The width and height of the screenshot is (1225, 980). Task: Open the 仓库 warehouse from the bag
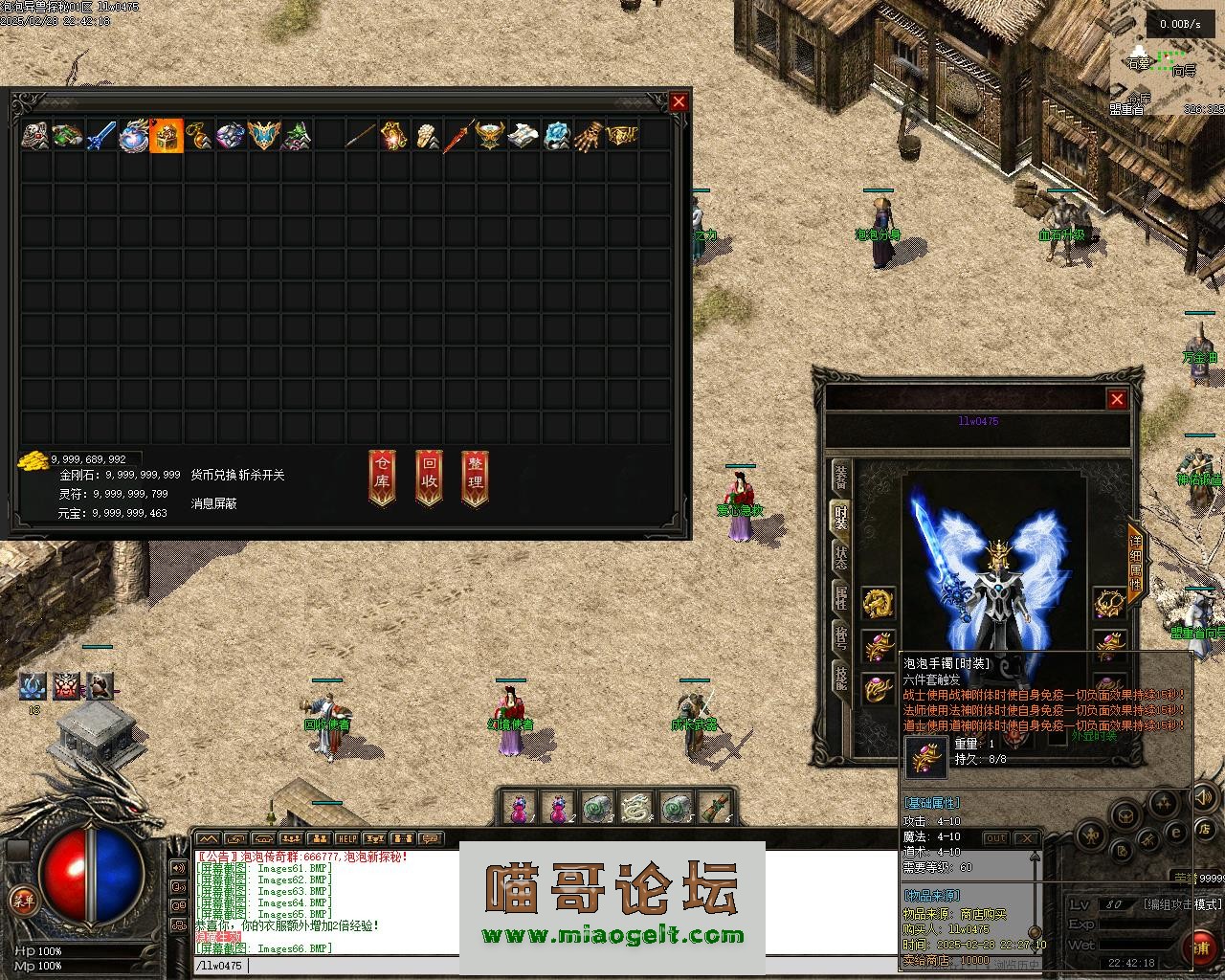(x=382, y=477)
